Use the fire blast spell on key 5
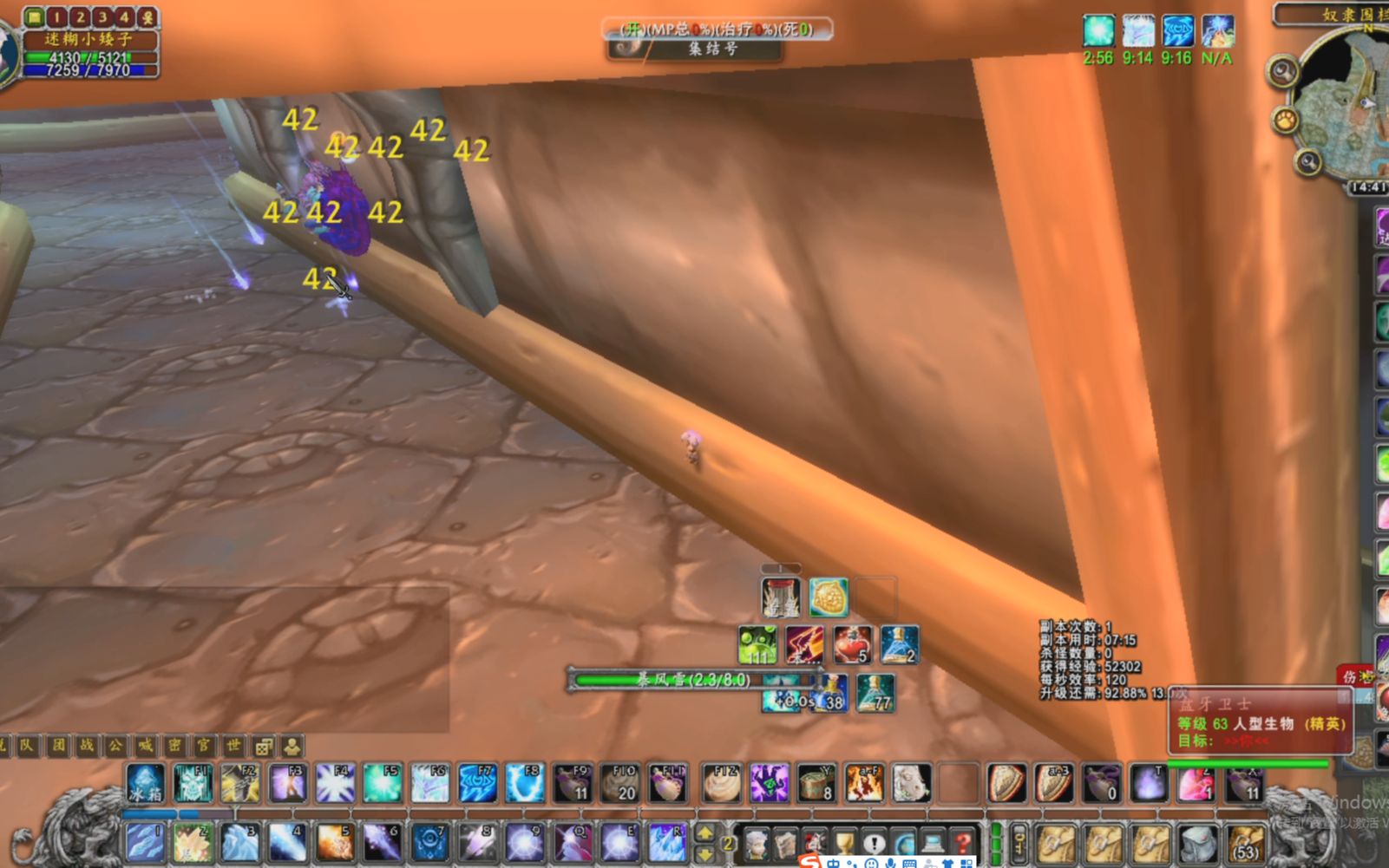The width and height of the screenshot is (1389, 868). pyautogui.click(x=334, y=843)
